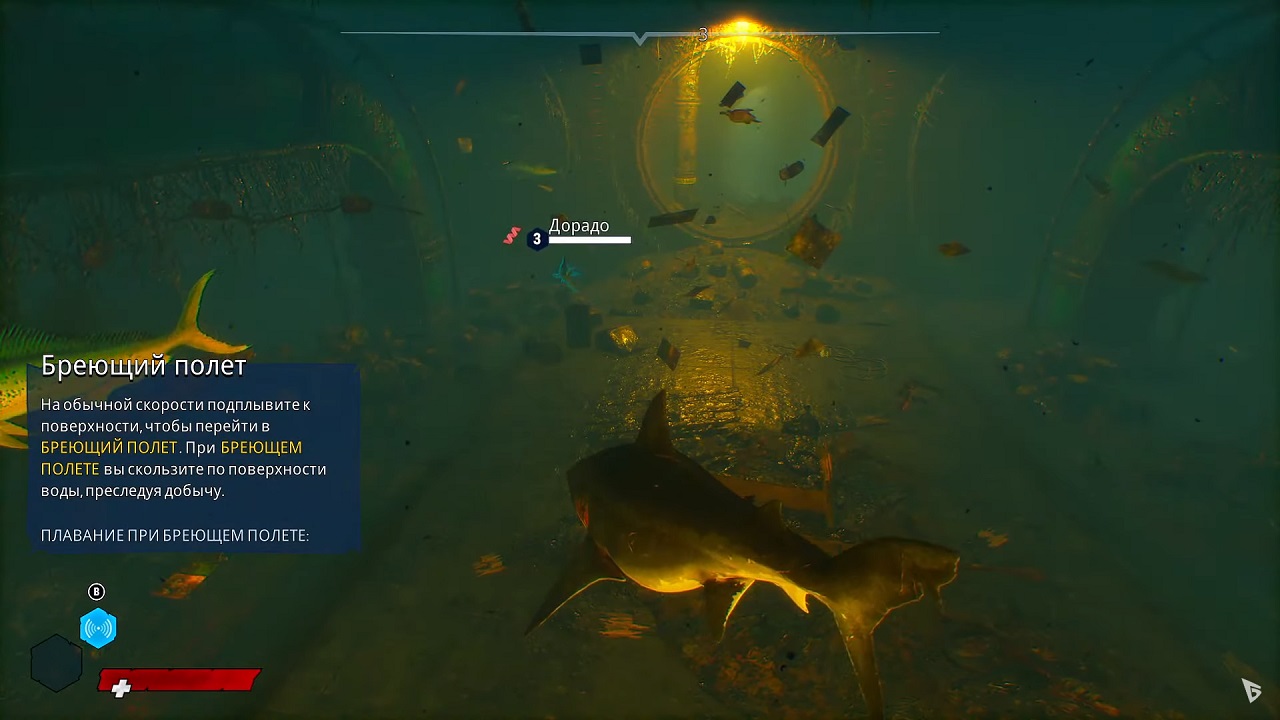Image resolution: width=1280 pixels, height=720 pixels.
Task: Select the empty dark hexagon slot
Action: point(56,663)
